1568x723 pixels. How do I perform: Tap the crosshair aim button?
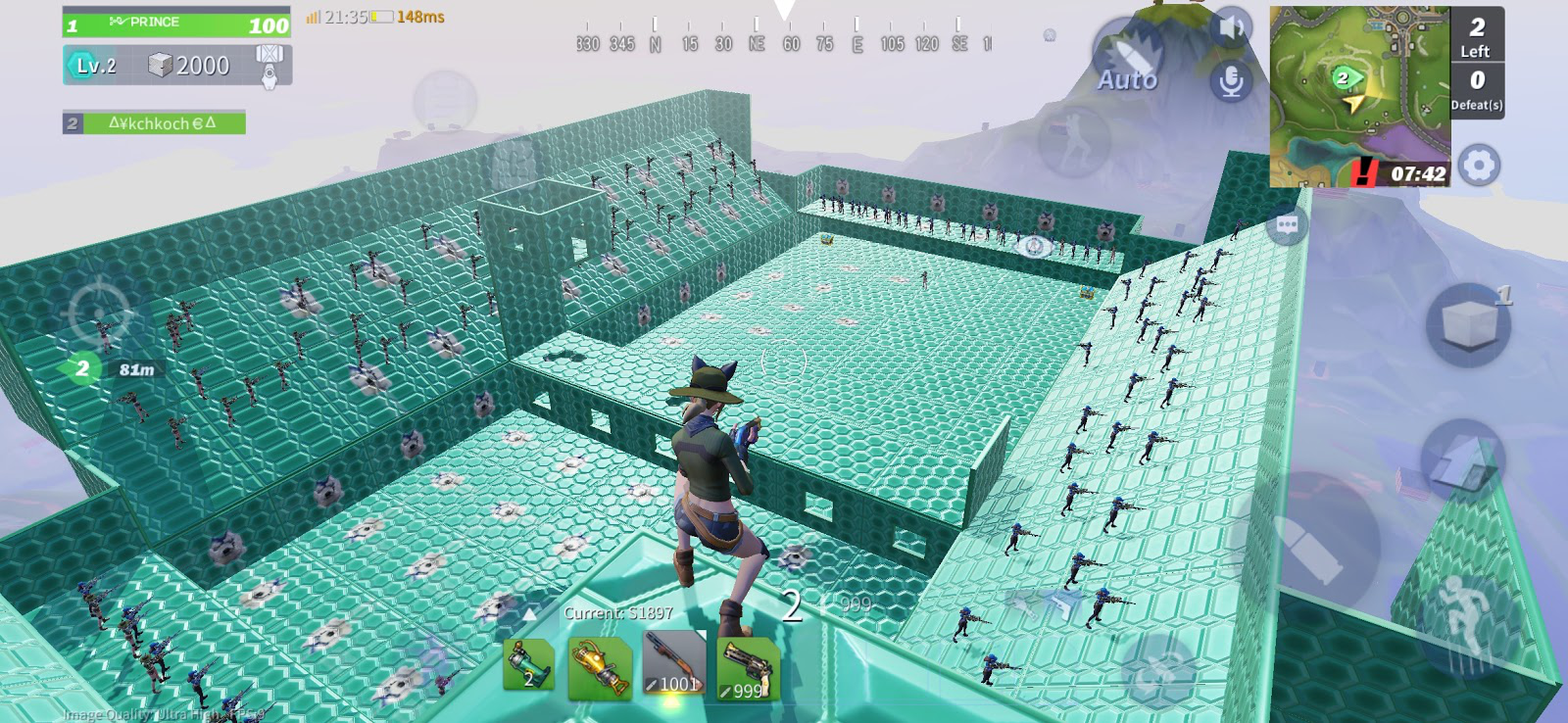point(99,314)
